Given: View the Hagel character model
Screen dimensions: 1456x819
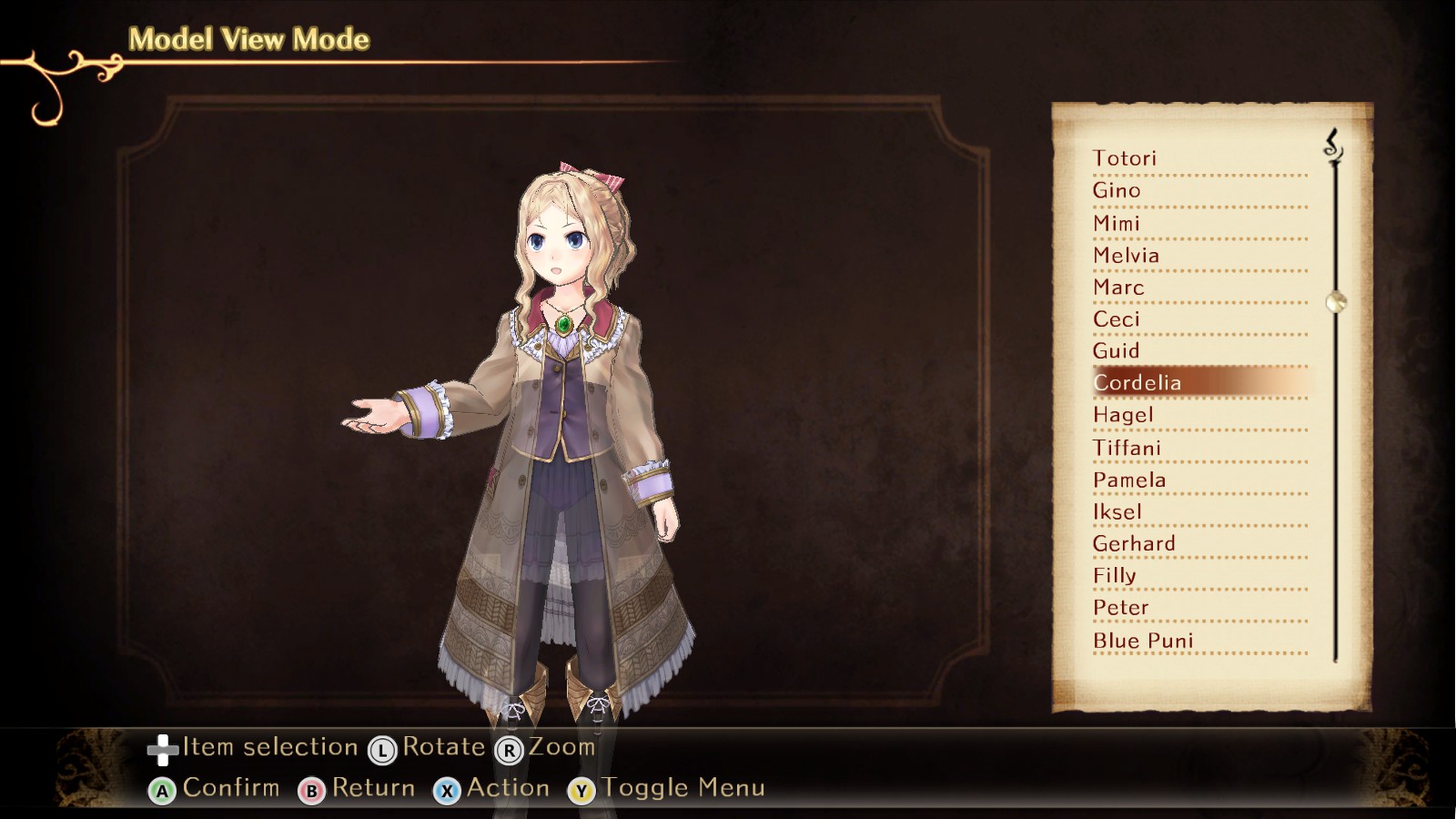Looking at the screenshot, I should coord(1124,415).
